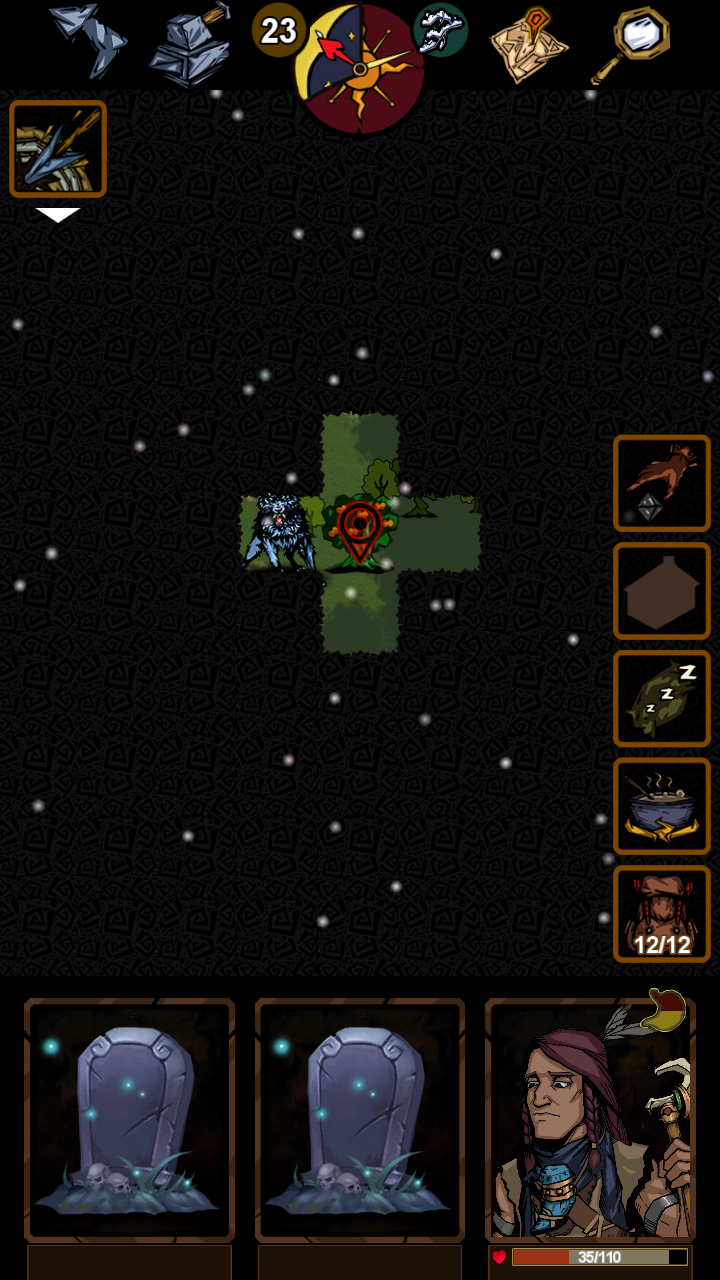This screenshot has height=1280, width=720.
Task: Use the grabbing hand gather action
Action: (662, 483)
